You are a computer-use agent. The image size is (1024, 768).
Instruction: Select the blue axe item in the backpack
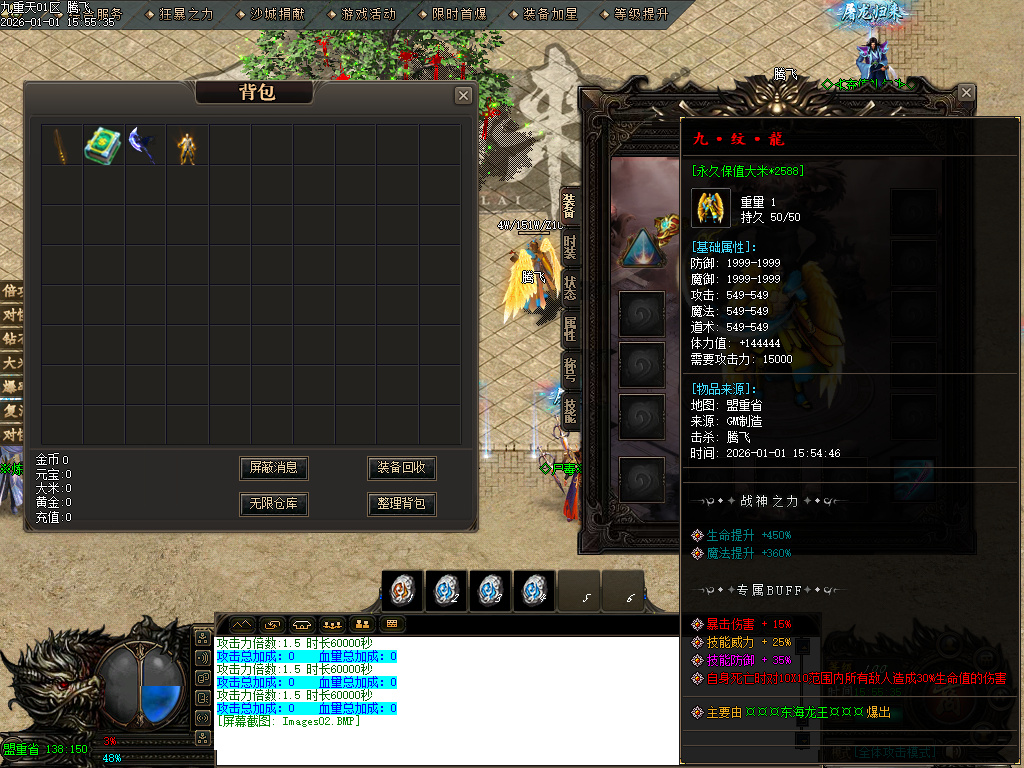pyautogui.click(x=144, y=145)
